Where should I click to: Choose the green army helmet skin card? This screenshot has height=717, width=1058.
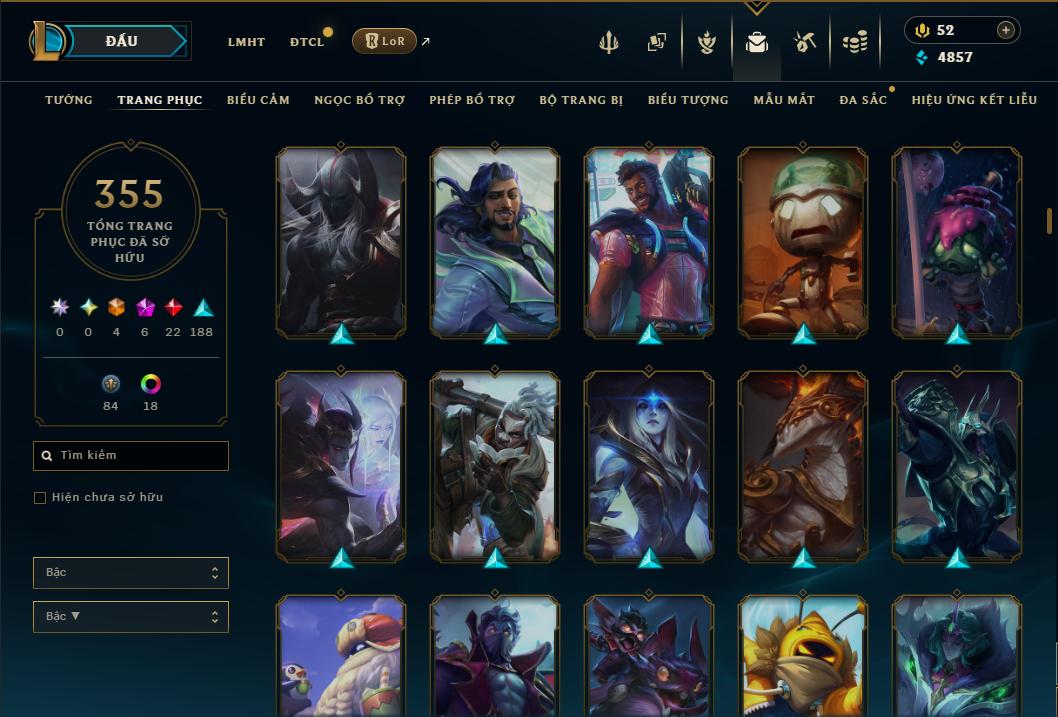point(803,241)
